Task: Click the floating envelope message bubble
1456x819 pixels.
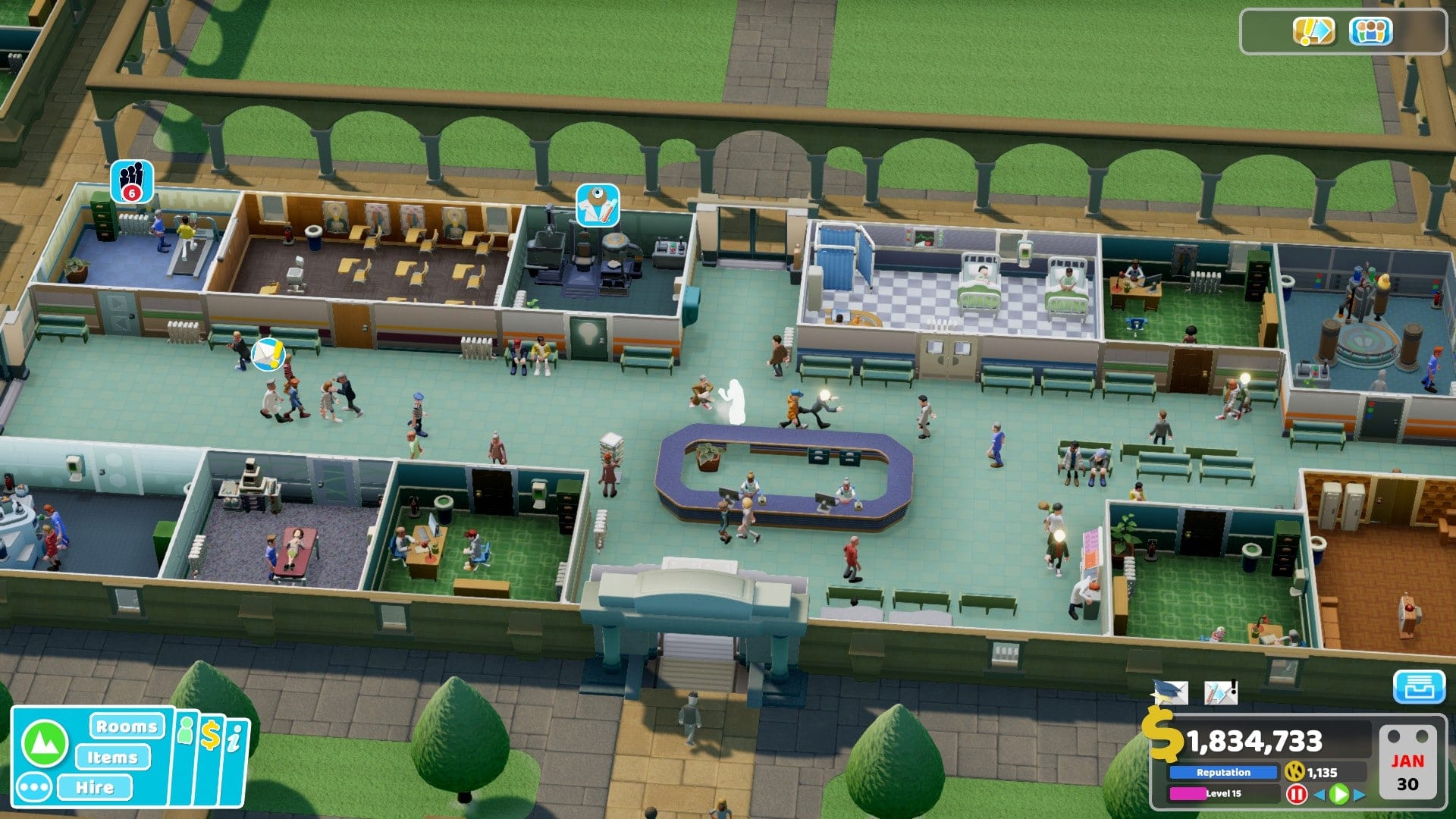Action: [x=268, y=353]
